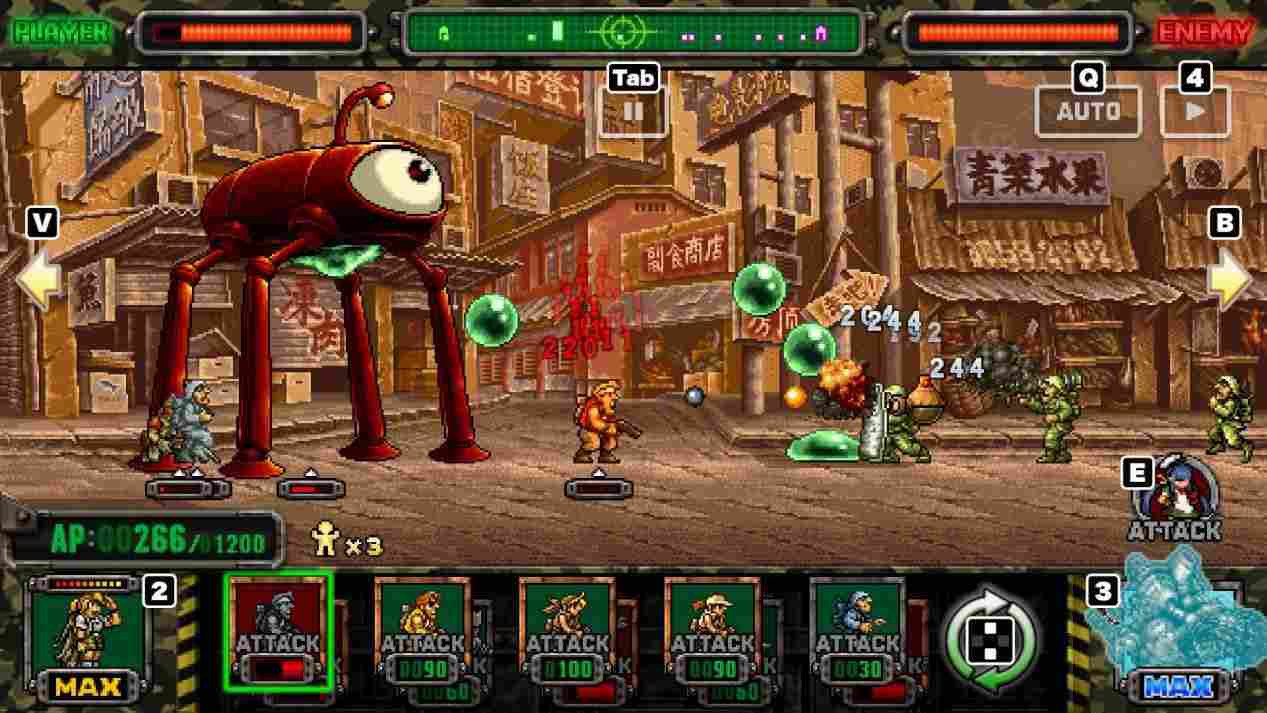Viewport: 1267px width, 713px height.
Task: Click the circular deck swap button
Action: 990,636
